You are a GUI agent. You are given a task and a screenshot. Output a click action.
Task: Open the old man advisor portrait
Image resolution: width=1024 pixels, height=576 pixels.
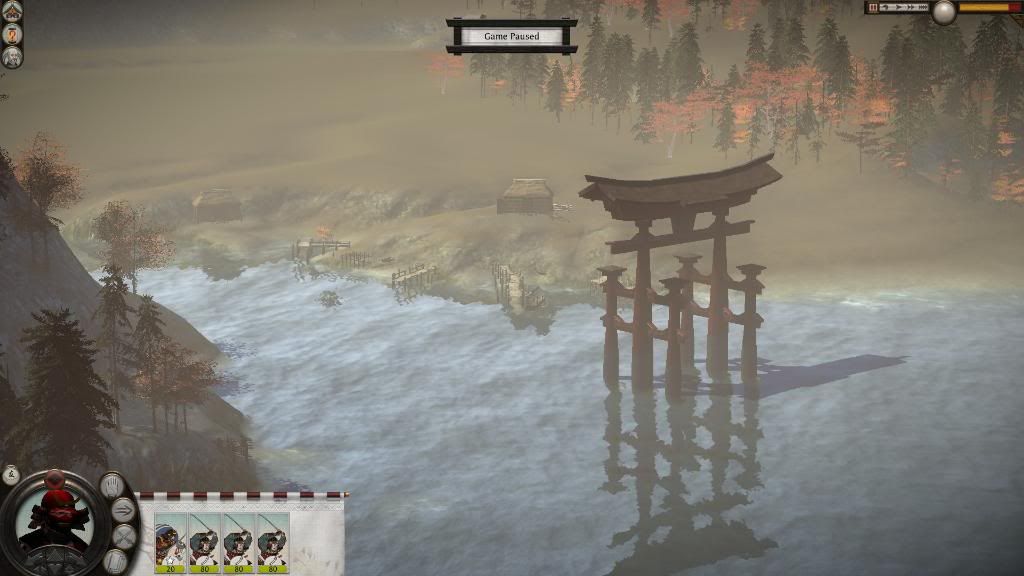[13, 56]
